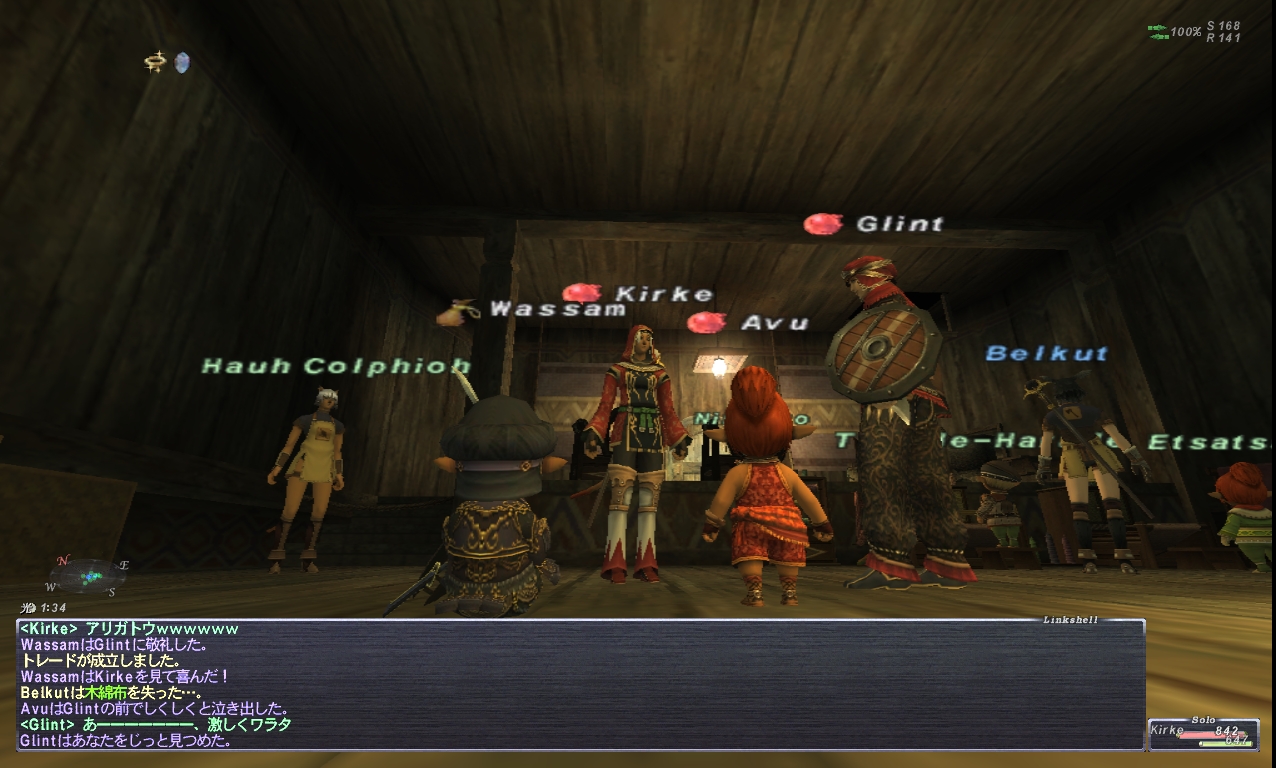Target the Wassam name label
This screenshot has width=1276, height=768.
click(557, 310)
